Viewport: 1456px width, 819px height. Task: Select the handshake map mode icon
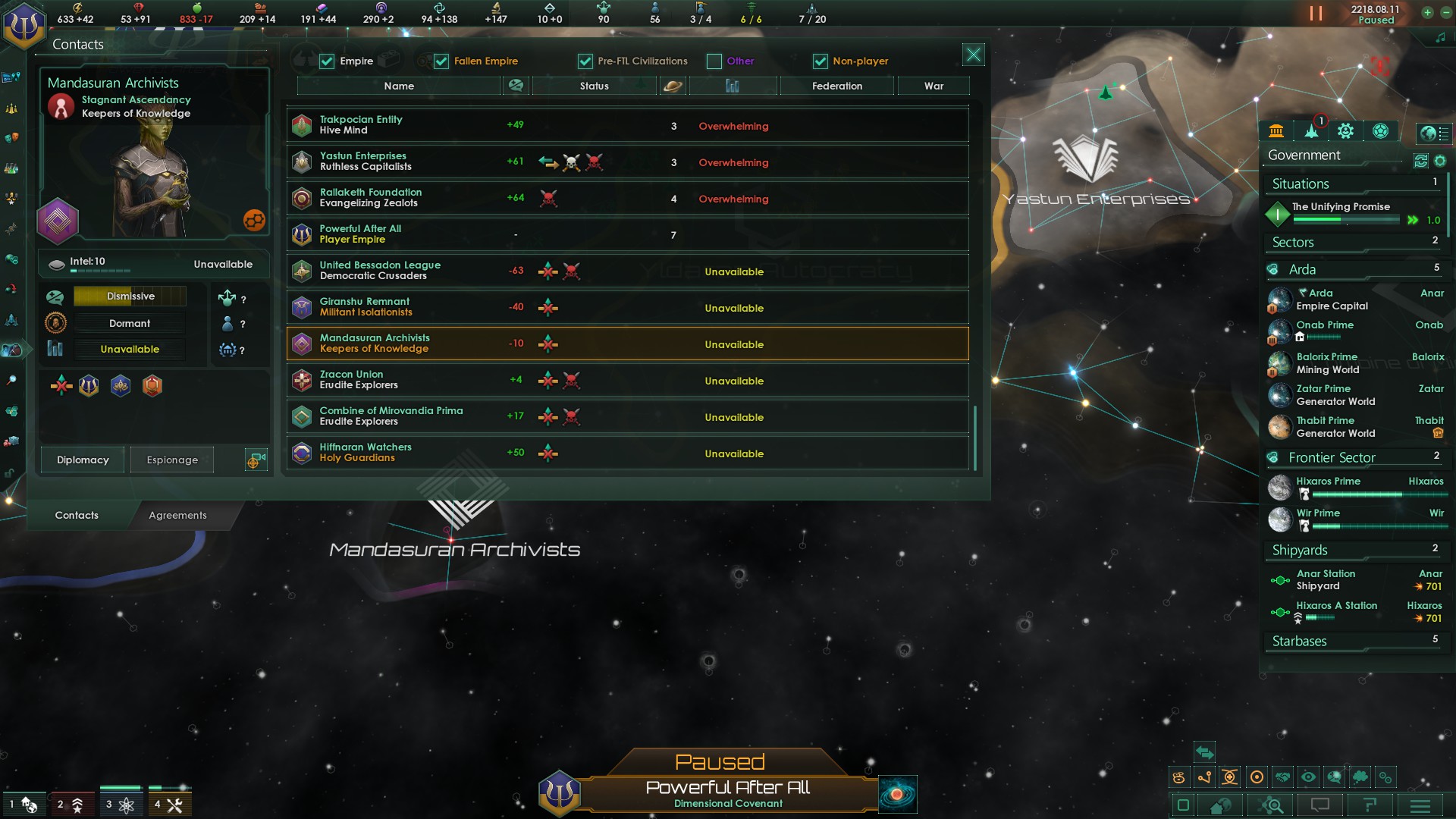click(x=1283, y=777)
